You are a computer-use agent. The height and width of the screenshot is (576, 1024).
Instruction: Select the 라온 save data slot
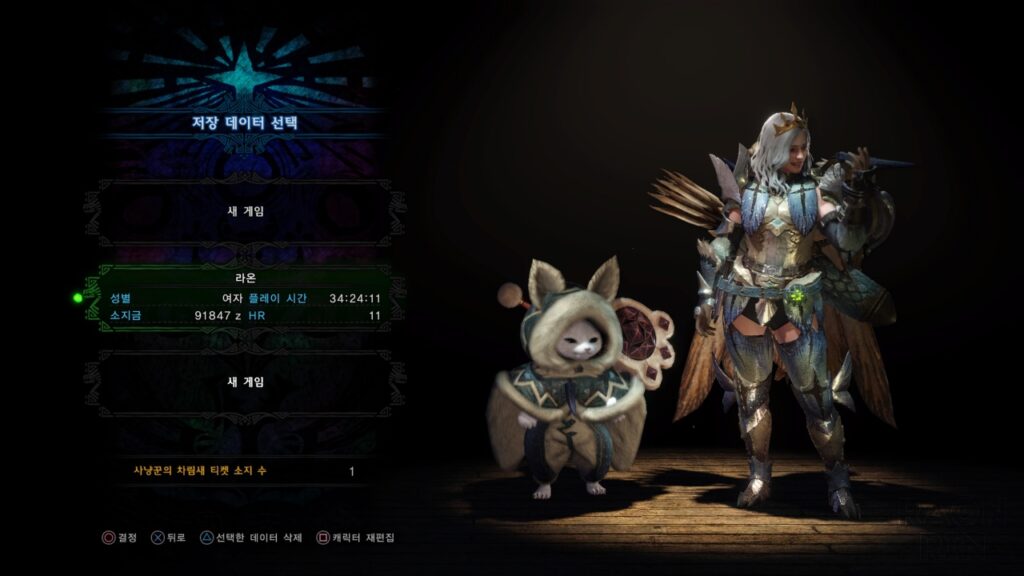pyautogui.click(x=245, y=297)
